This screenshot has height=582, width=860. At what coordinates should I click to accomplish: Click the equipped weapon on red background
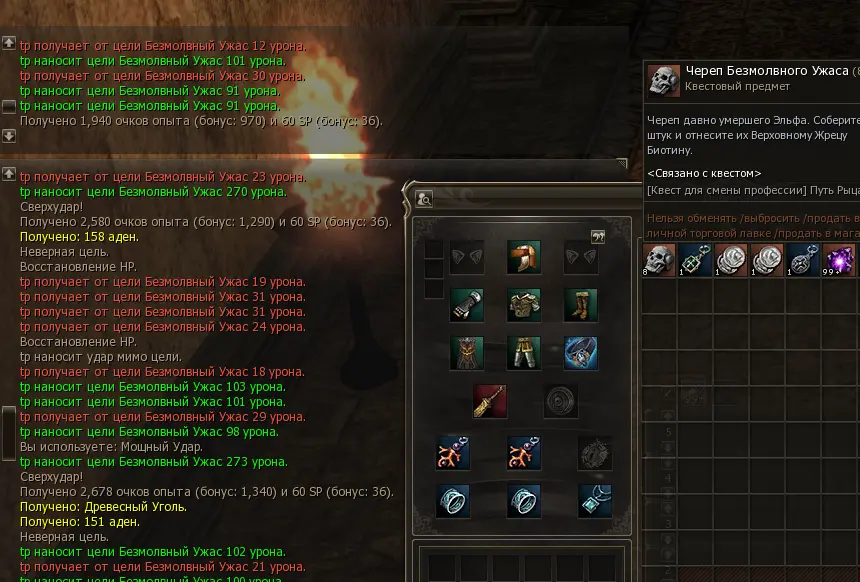point(490,401)
